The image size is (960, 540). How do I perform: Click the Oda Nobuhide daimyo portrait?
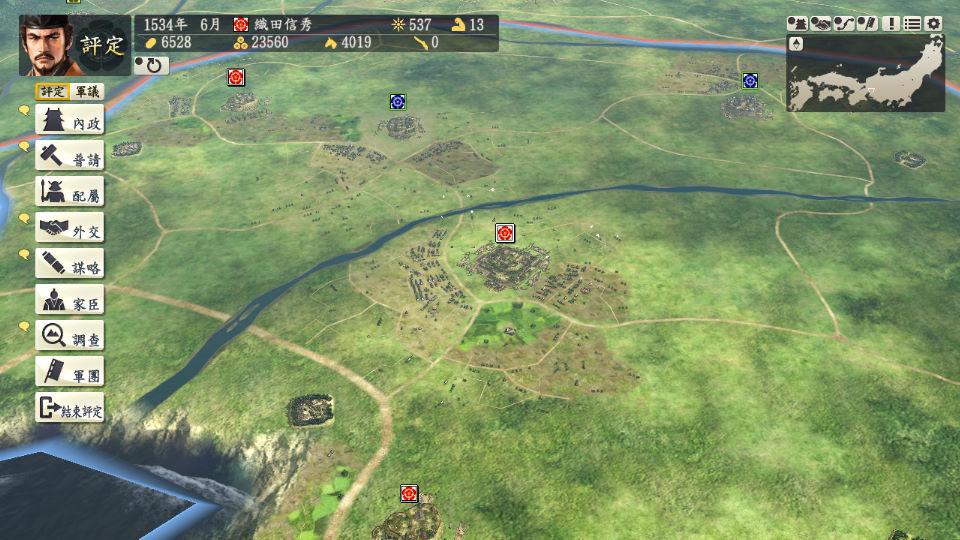(x=45, y=45)
